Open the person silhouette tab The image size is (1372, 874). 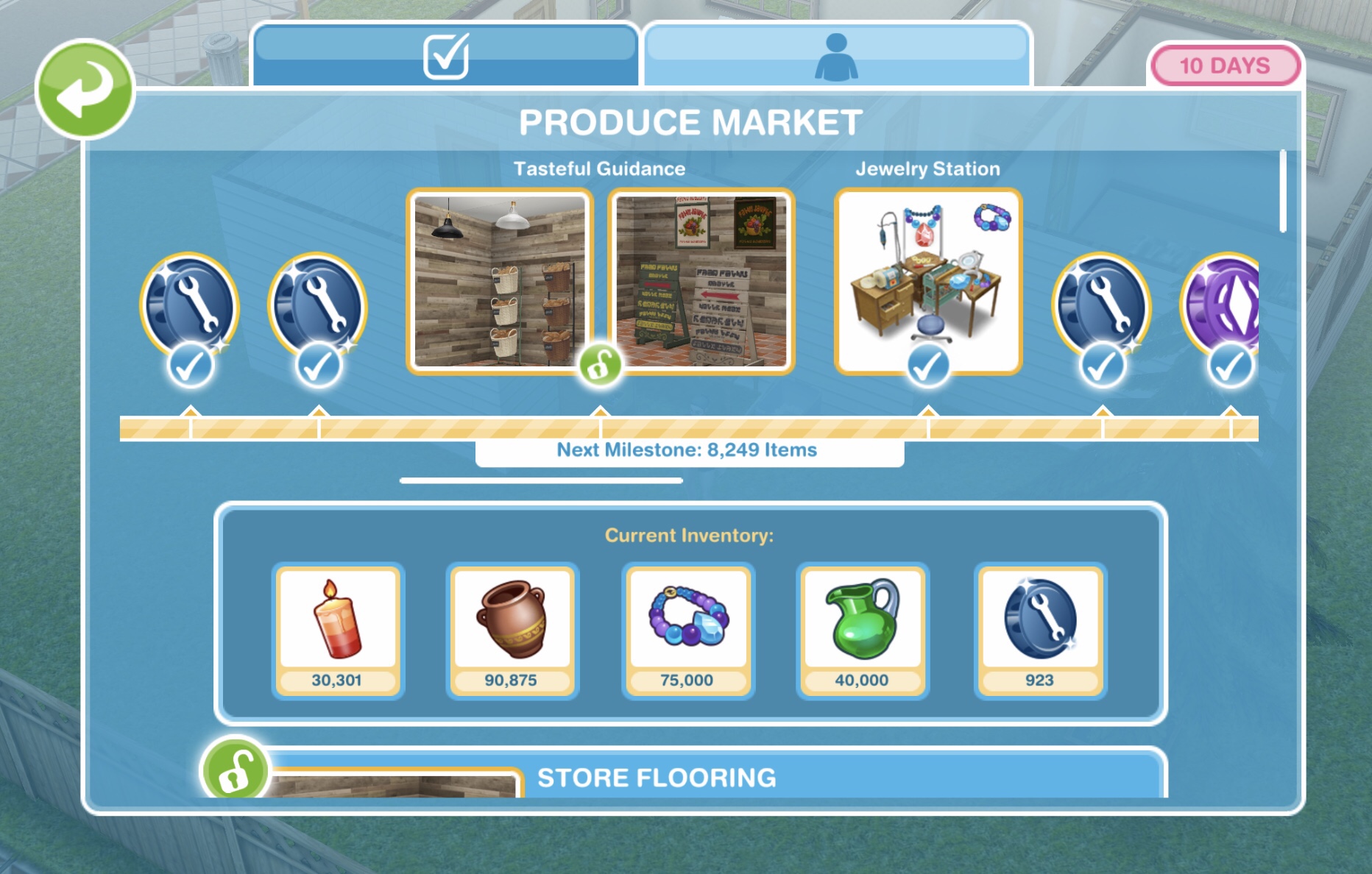836,55
